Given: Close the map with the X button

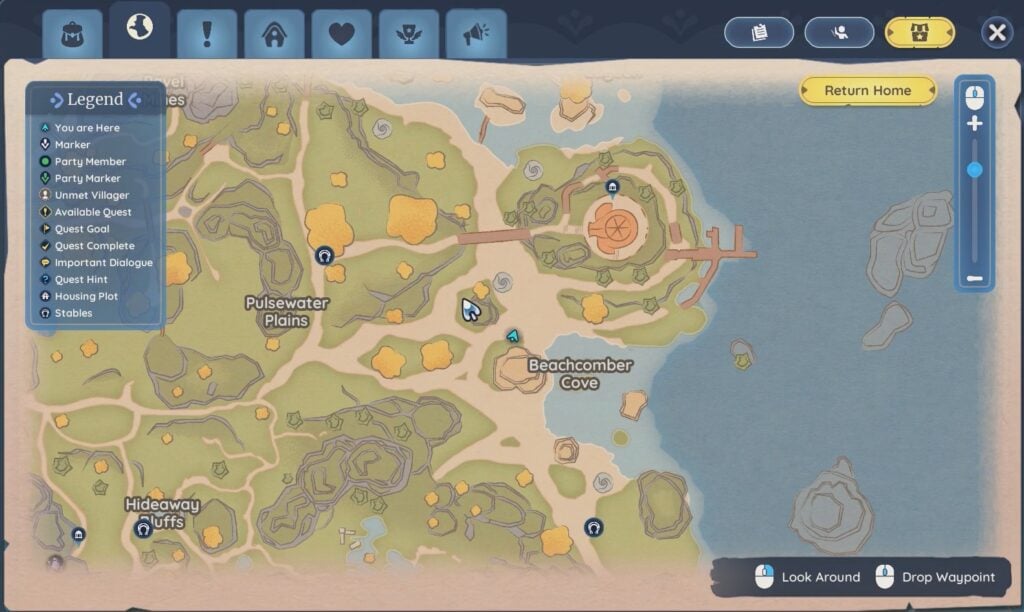Looking at the screenshot, I should pos(996,33).
